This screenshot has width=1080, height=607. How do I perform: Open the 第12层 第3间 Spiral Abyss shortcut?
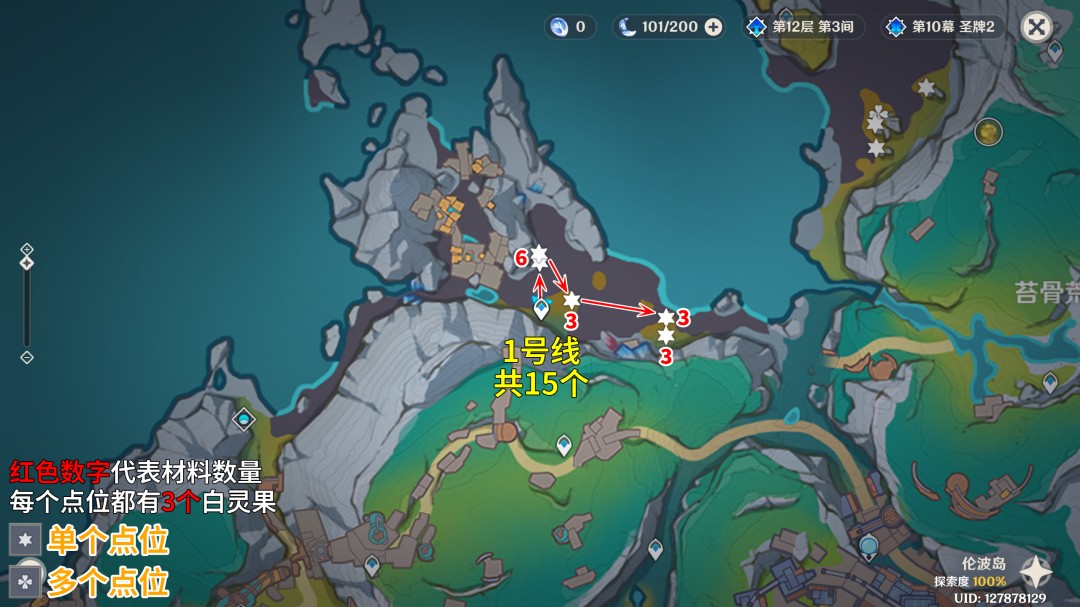click(800, 27)
